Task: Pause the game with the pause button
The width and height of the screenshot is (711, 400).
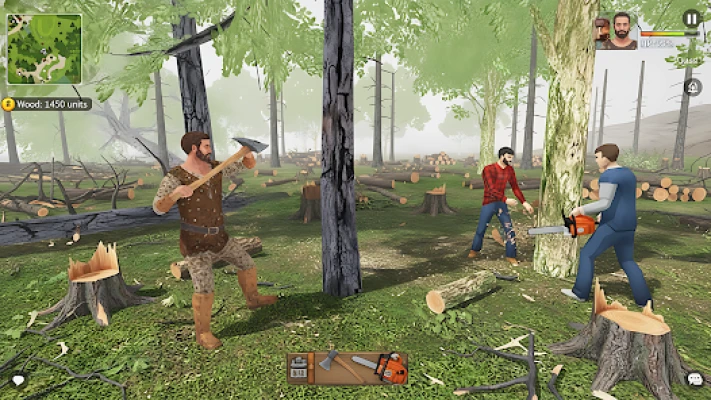Action: coord(691,18)
